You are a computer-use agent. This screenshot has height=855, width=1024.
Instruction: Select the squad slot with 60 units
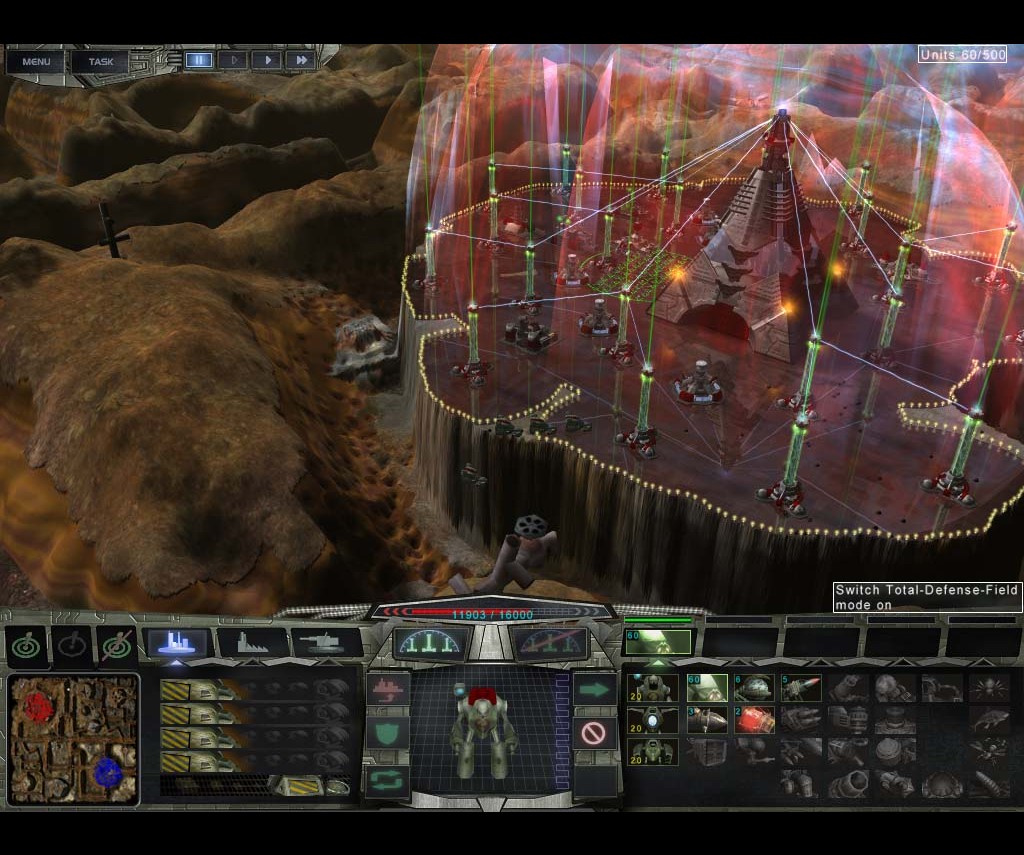click(x=657, y=642)
